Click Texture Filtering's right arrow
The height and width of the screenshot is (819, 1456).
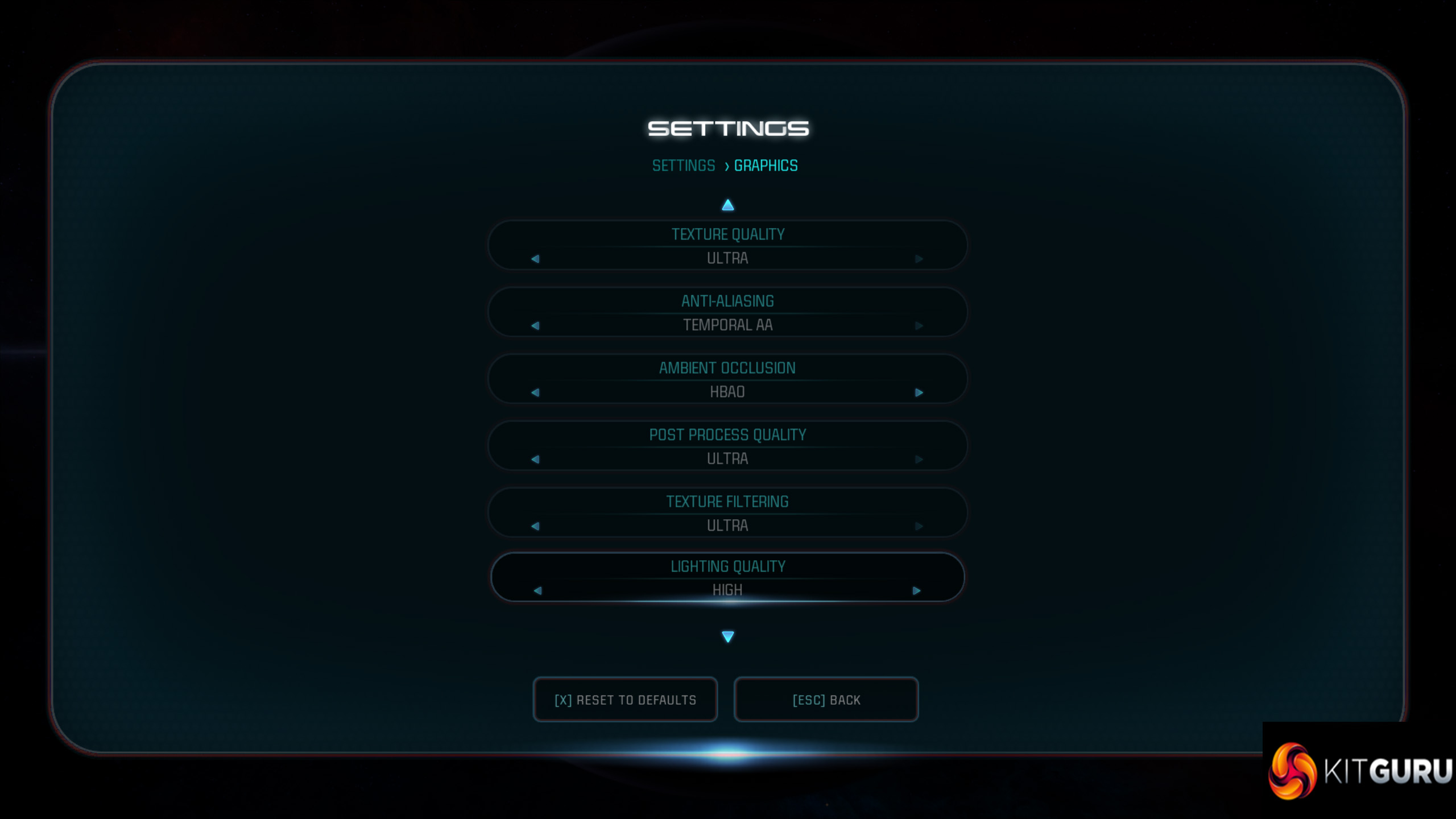919,526
